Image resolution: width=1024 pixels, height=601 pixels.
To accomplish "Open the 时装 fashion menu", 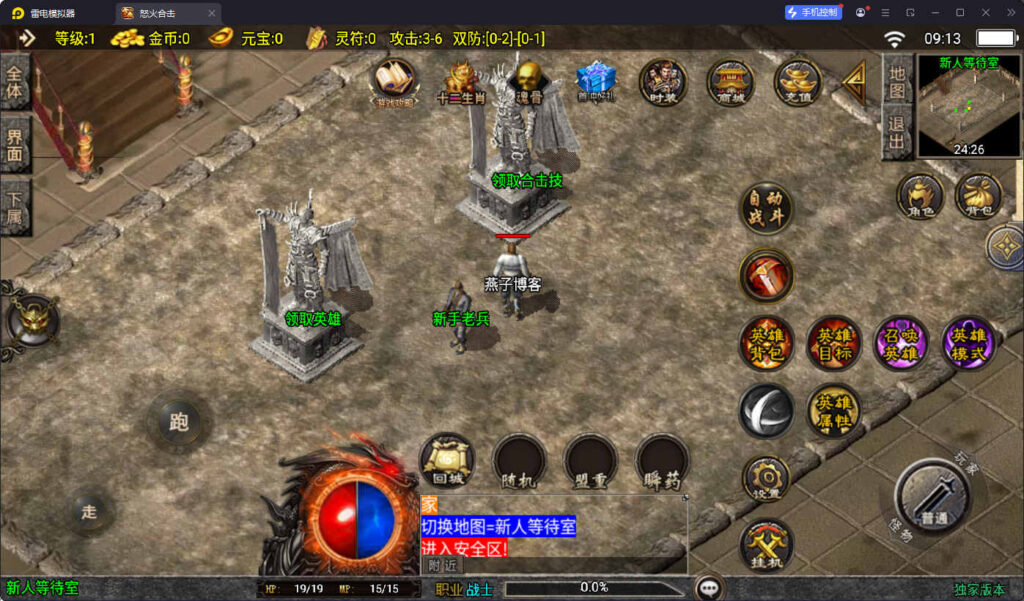I will tap(663, 81).
